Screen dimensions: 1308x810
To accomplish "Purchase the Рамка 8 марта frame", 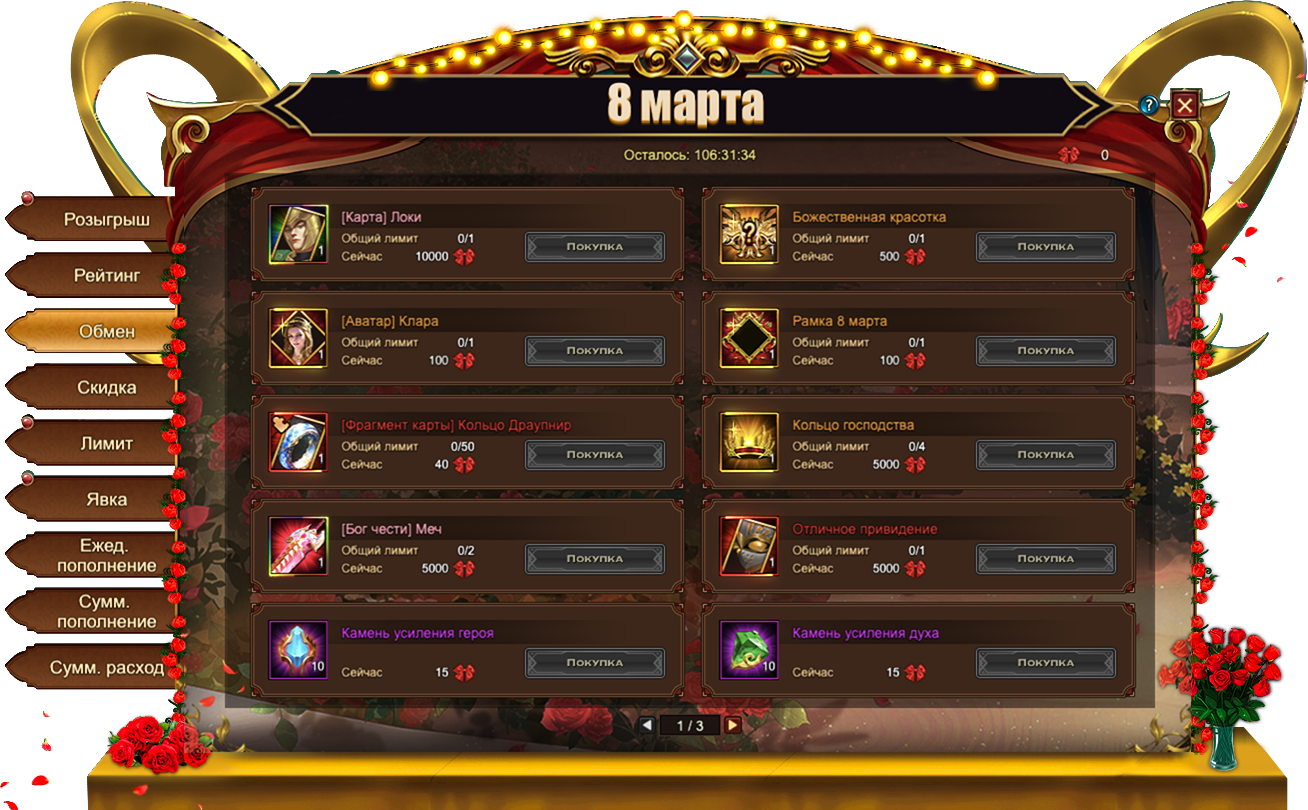I will (1045, 351).
